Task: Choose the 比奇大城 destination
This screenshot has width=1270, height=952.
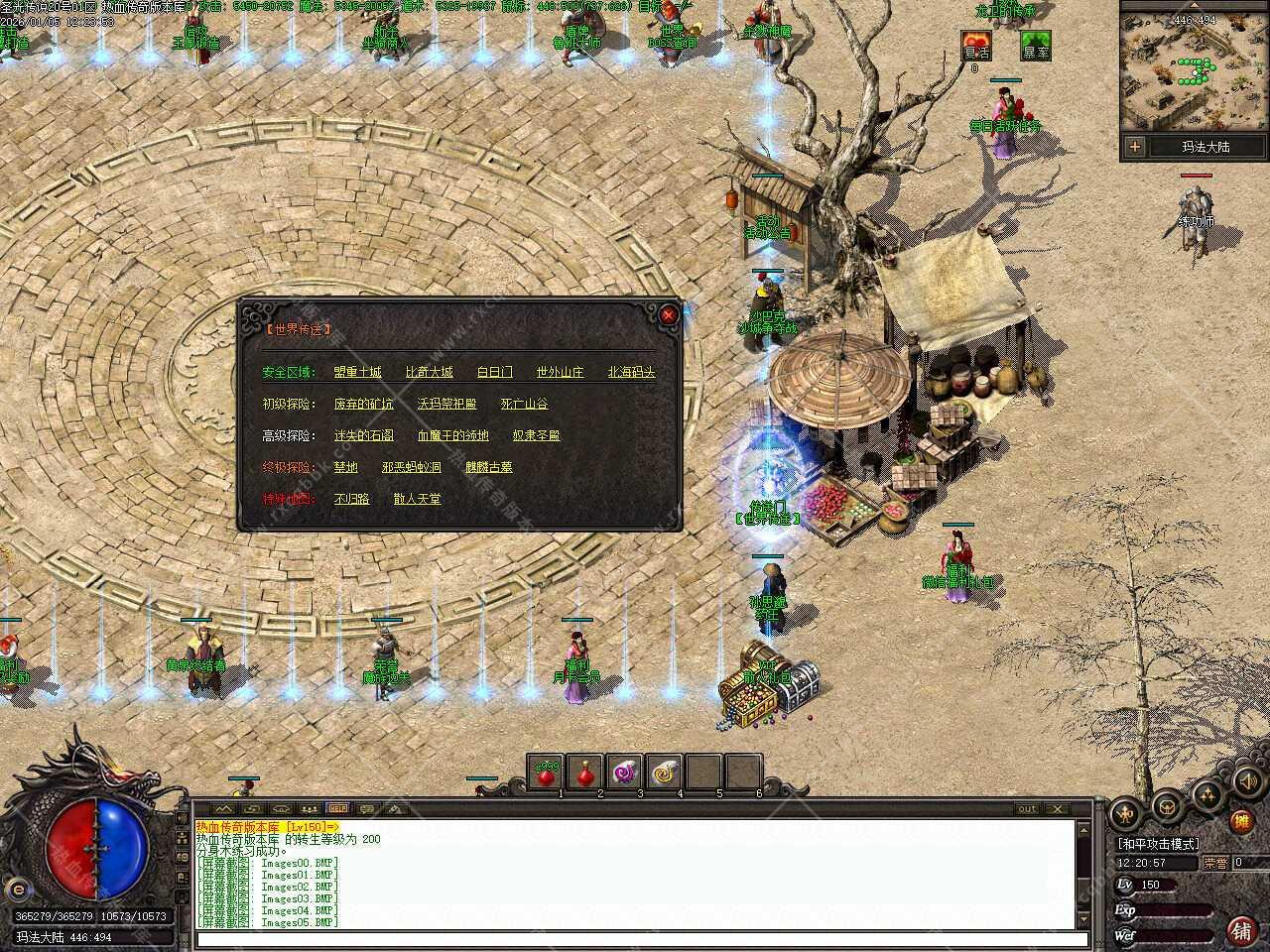Action: point(429,372)
